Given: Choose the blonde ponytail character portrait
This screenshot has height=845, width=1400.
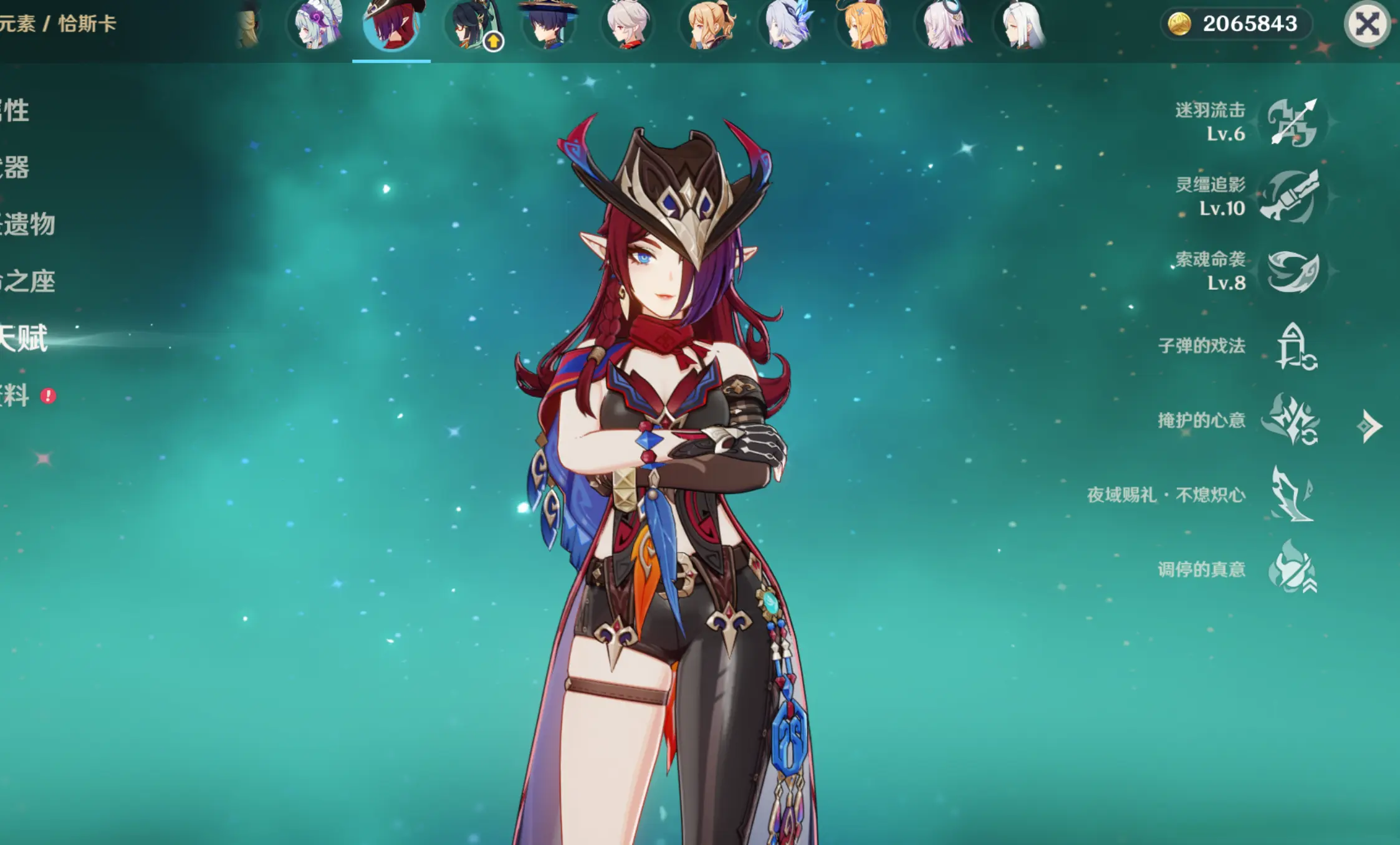Looking at the screenshot, I should [709, 26].
